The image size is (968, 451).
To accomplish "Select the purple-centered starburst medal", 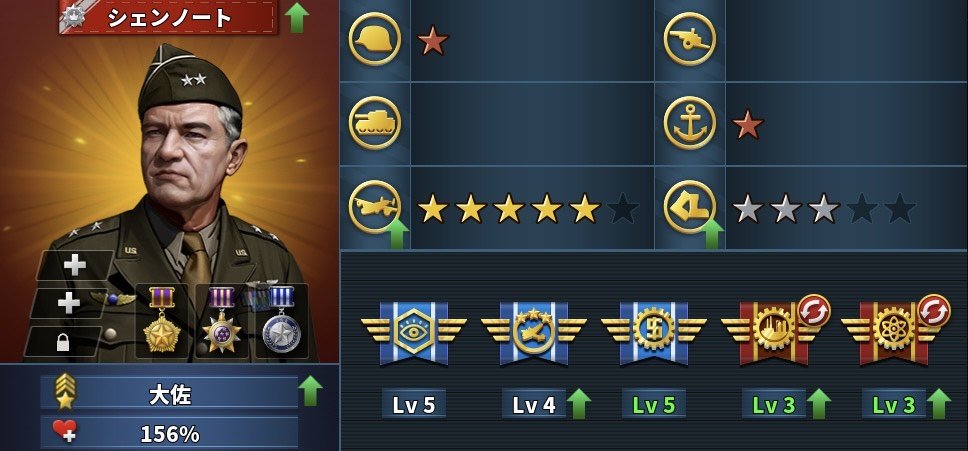I will [221, 320].
